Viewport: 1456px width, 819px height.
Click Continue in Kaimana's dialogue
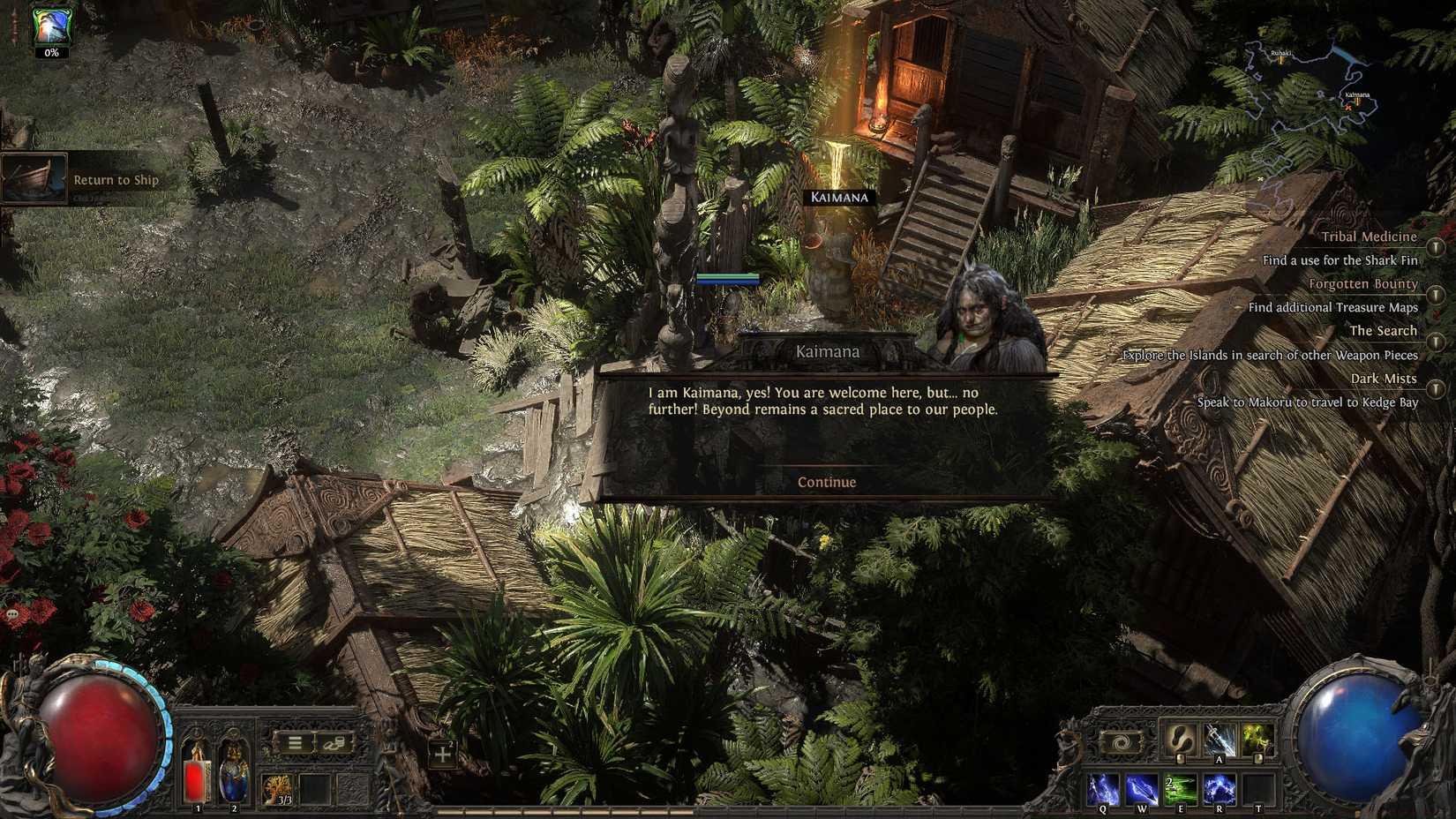(x=826, y=482)
